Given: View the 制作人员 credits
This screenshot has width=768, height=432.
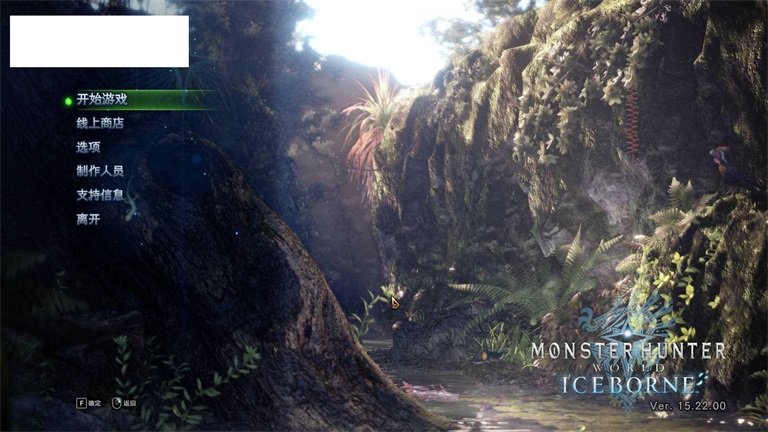Looking at the screenshot, I should point(100,171).
